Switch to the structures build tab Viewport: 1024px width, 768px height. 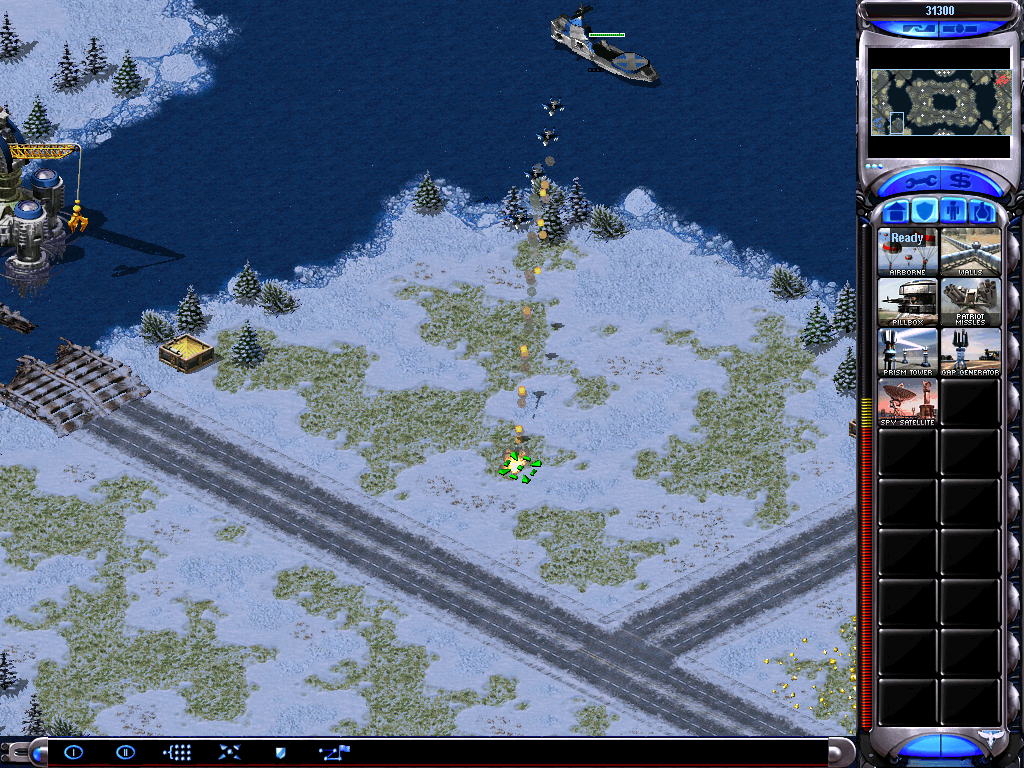coord(896,212)
